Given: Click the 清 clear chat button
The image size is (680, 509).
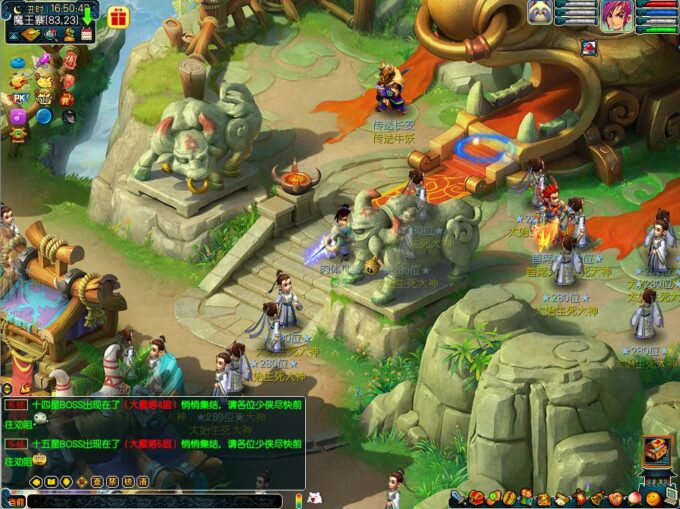Looking at the screenshot, I should 143,481.
